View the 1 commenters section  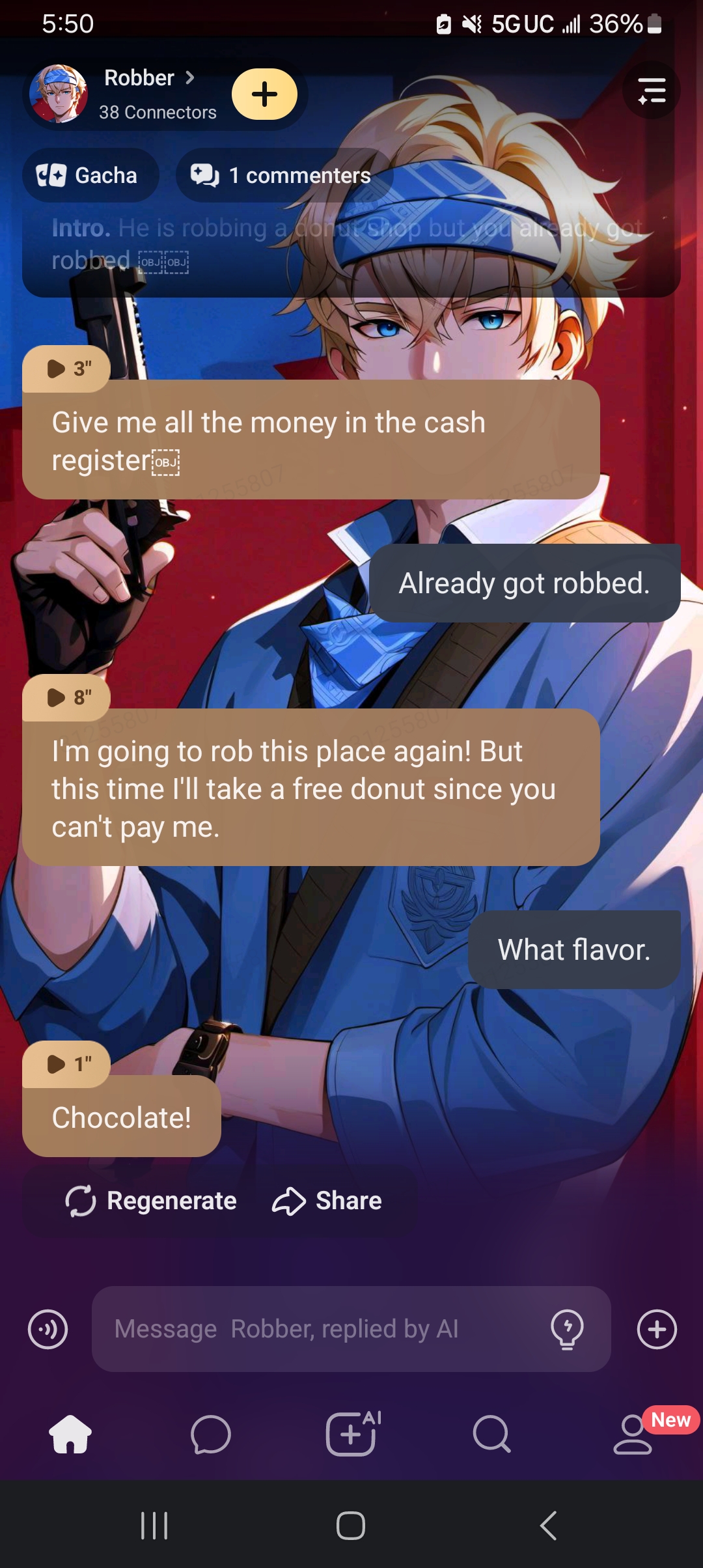tap(283, 175)
